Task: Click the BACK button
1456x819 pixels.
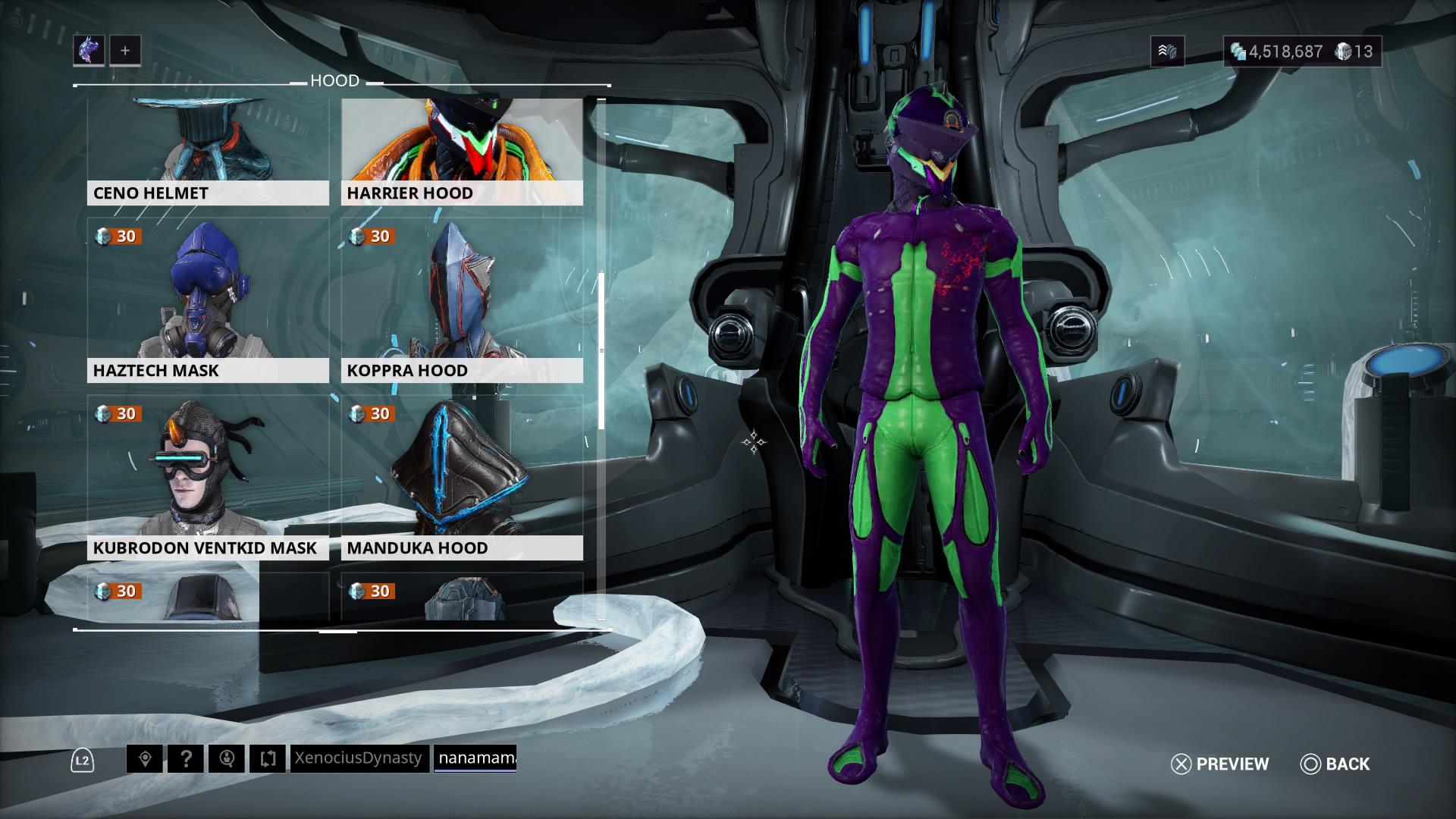Action: 1334,764
